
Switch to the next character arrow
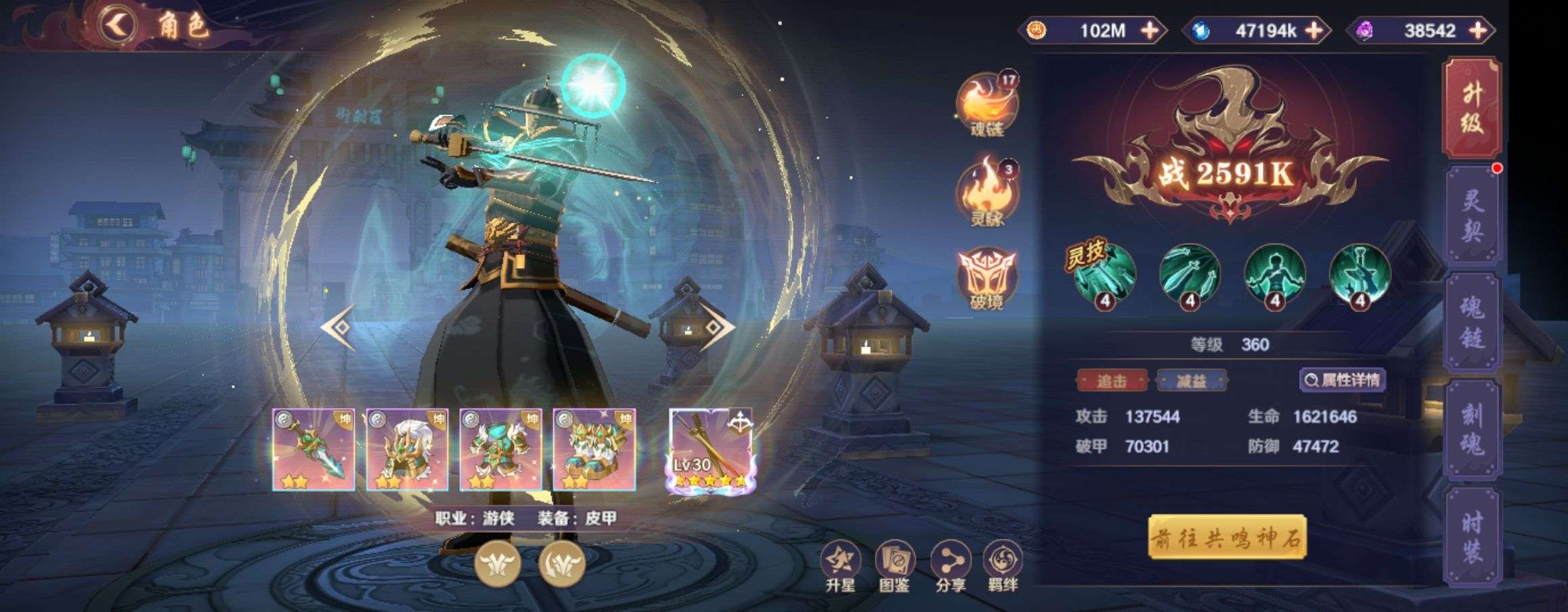click(x=716, y=328)
